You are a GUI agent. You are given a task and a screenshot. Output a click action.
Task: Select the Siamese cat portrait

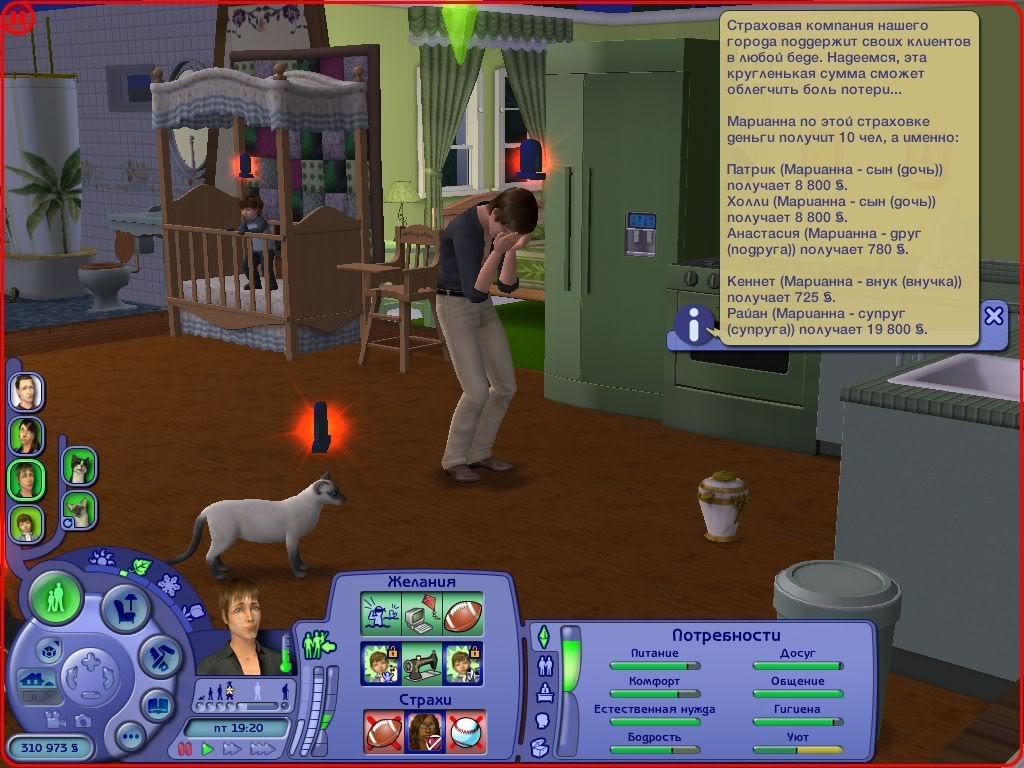coord(78,510)
